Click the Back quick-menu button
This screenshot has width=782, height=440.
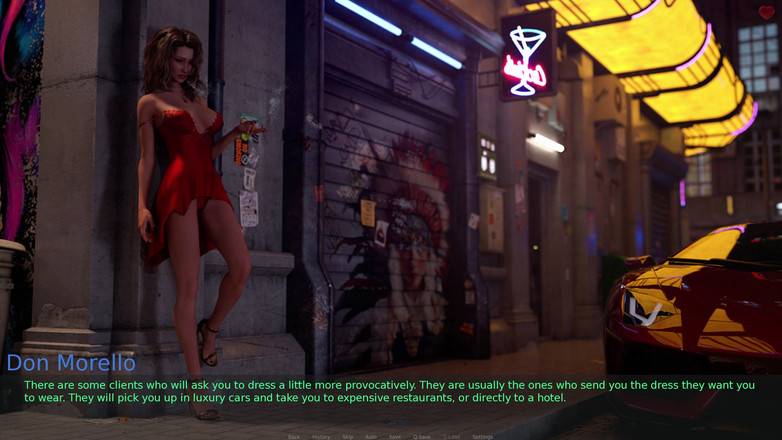tap(294, 437)
